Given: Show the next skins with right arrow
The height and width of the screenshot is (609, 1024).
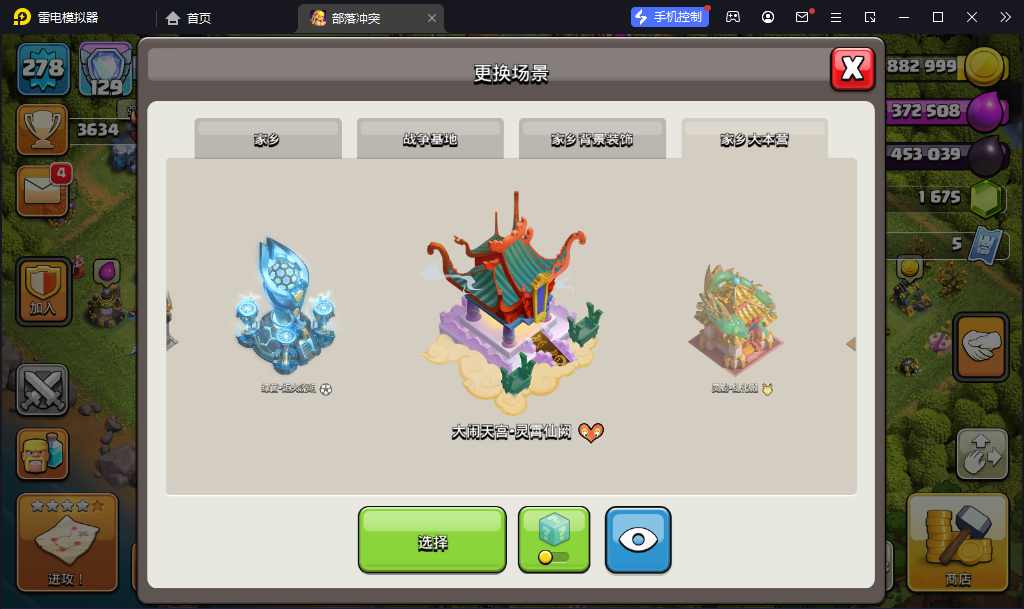Looking at the screenshot, I should (850, 344).
